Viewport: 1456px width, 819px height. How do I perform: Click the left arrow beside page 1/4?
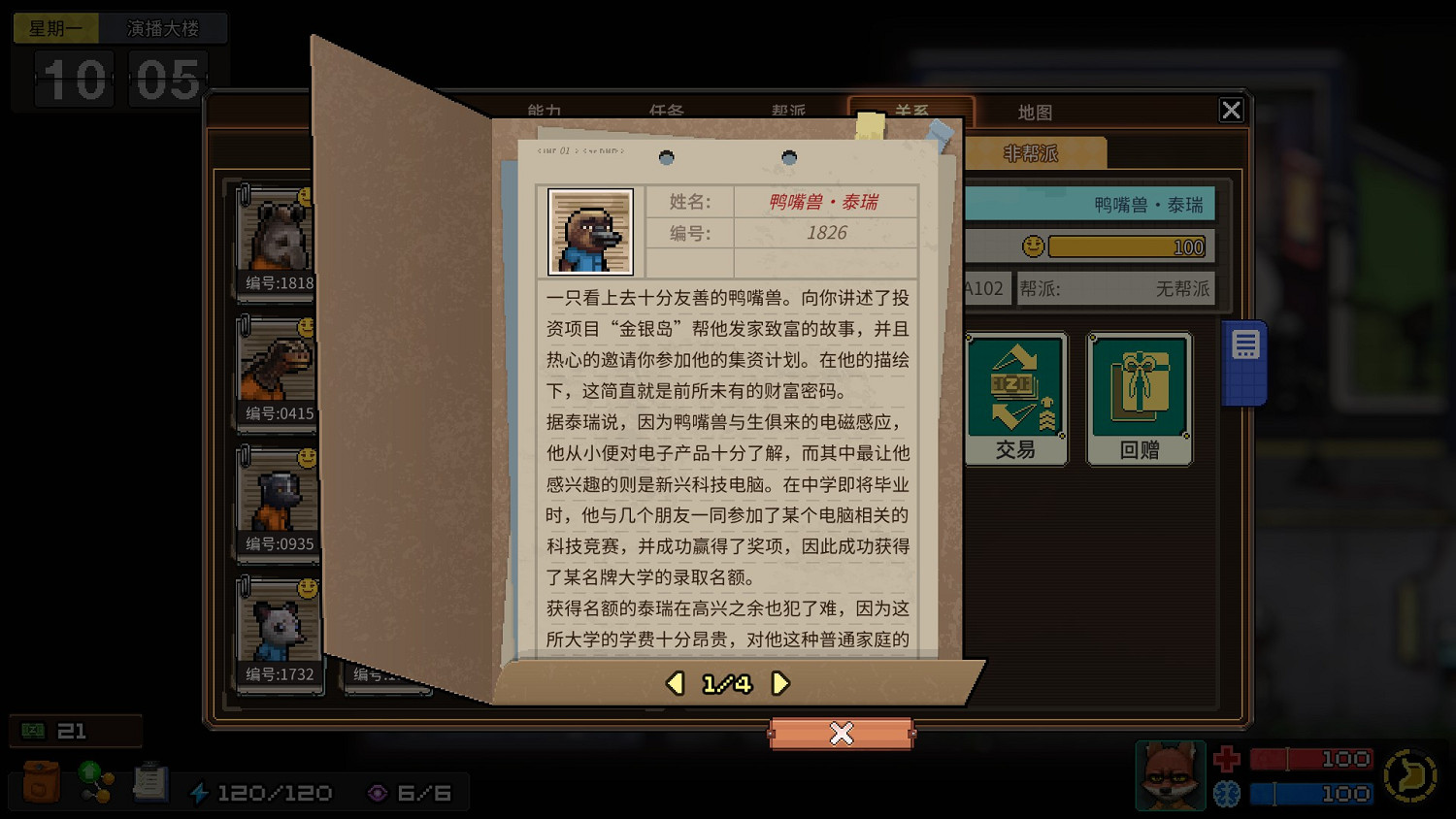[x=676, y=683]
